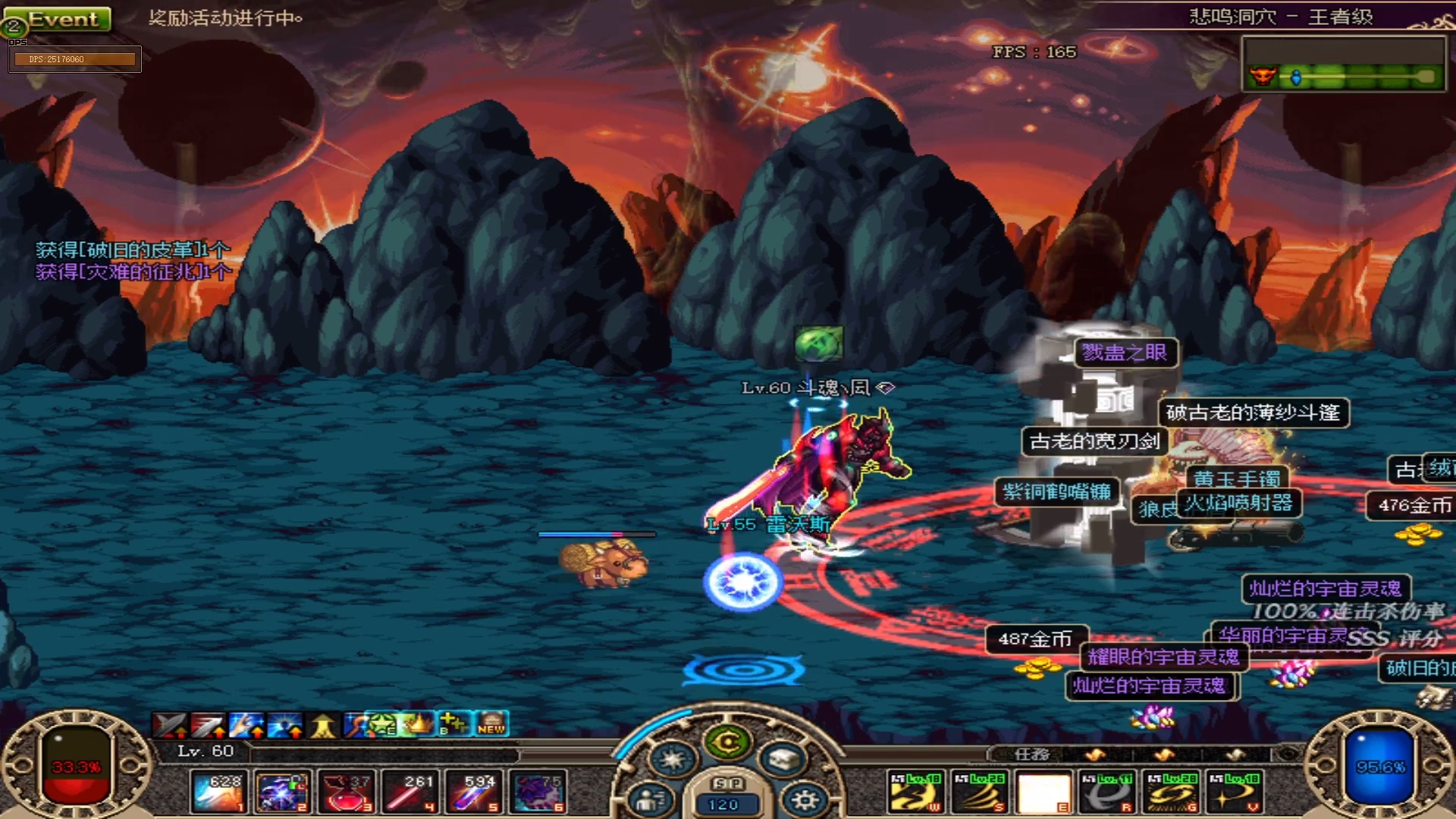Activate the Lv.11 skill bound to R

coord(1106,793)
